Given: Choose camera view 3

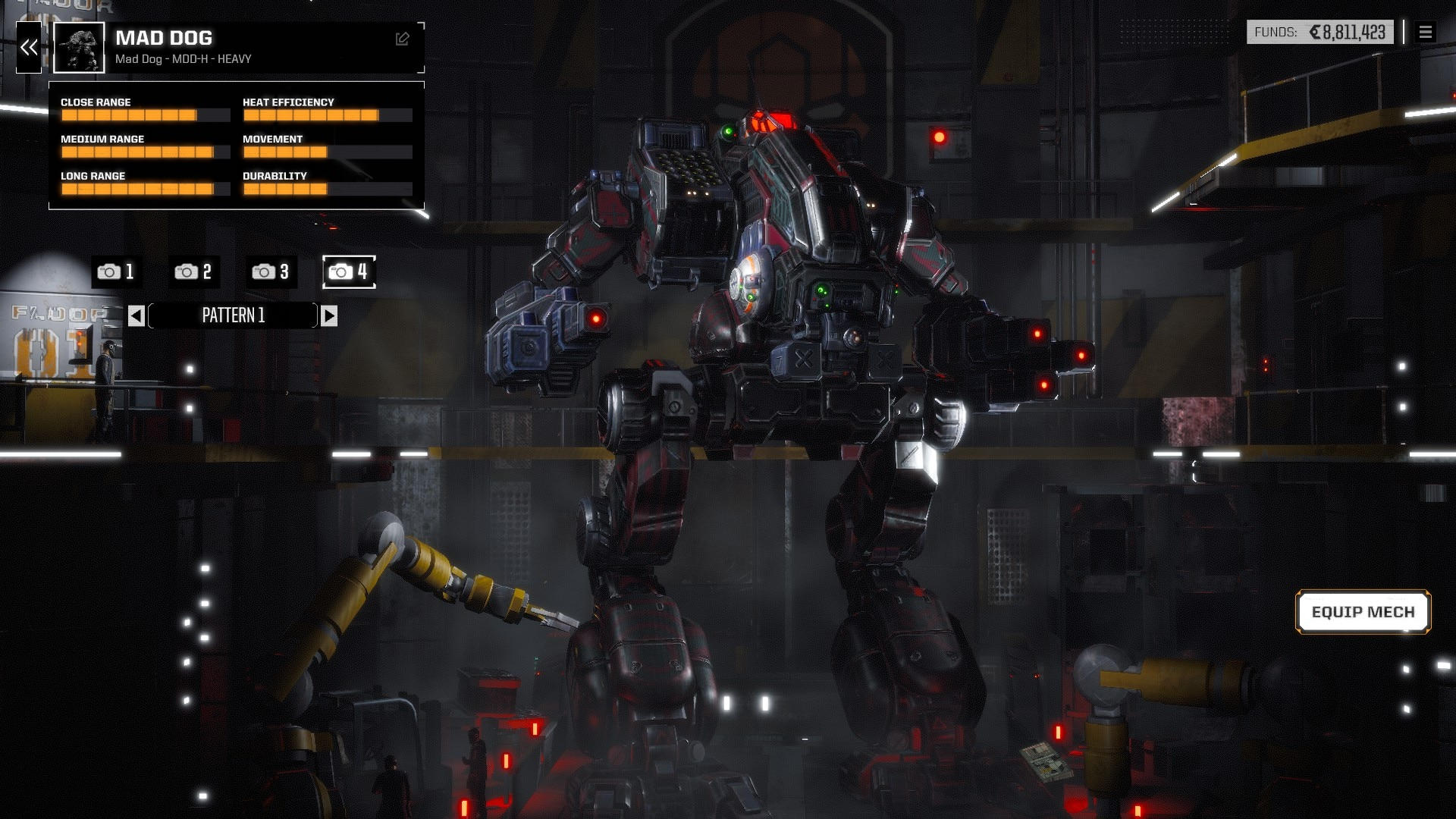Looking at the screenshot, I should pos(271,271).
